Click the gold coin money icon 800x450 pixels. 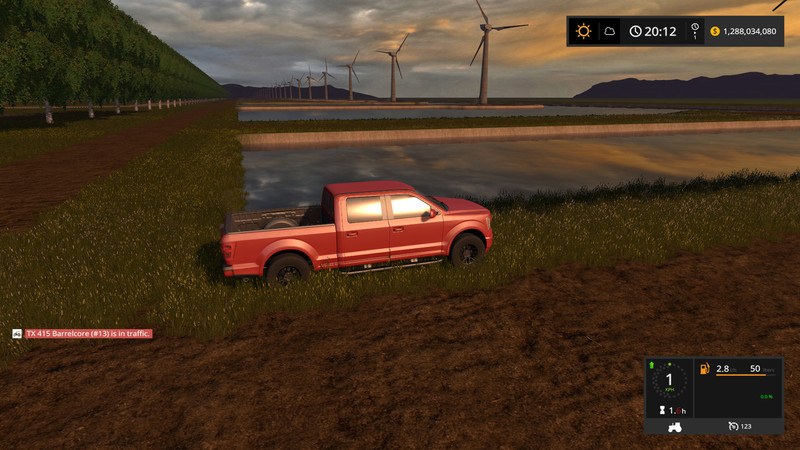click(x=715, y=31)
